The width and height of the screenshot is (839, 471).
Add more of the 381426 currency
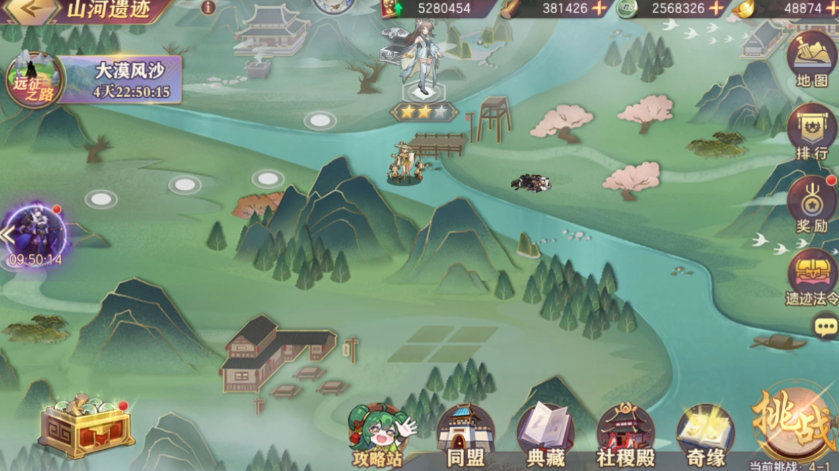[x=599, y=8]
